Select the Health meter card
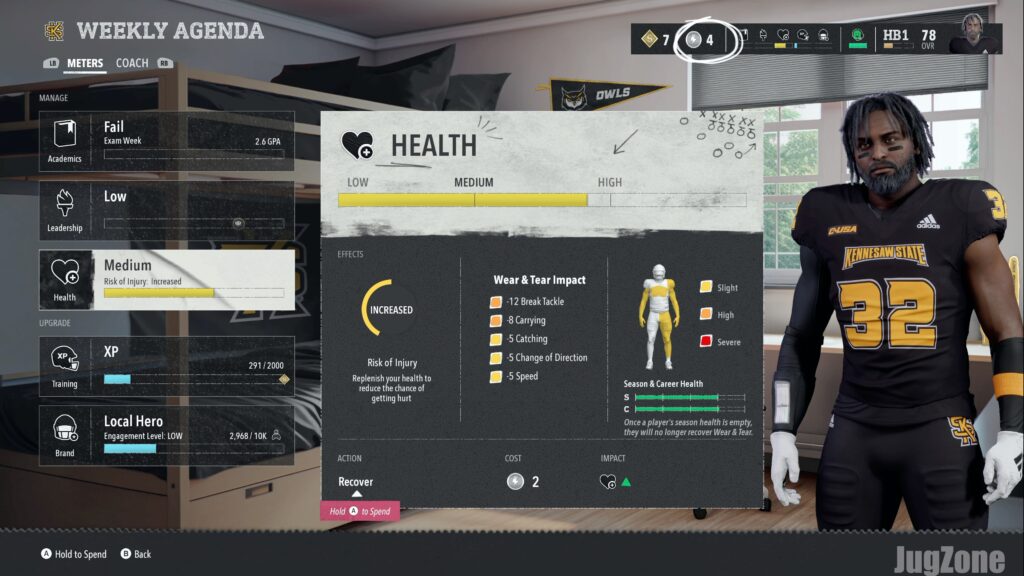This screenshot has height=576, width=1024. click(167, 279)
